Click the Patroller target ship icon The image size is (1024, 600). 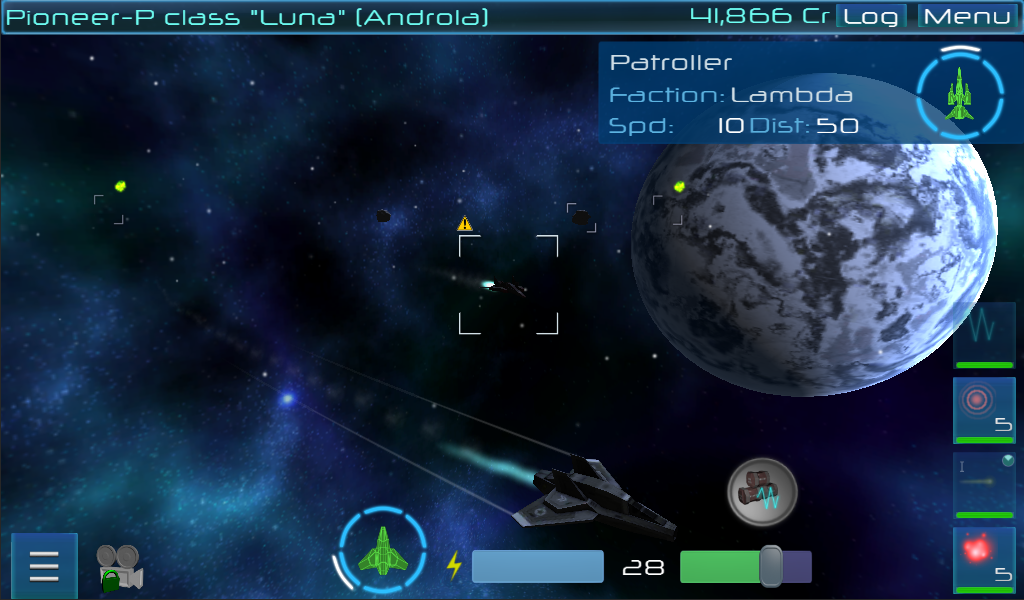click(959, 95)
